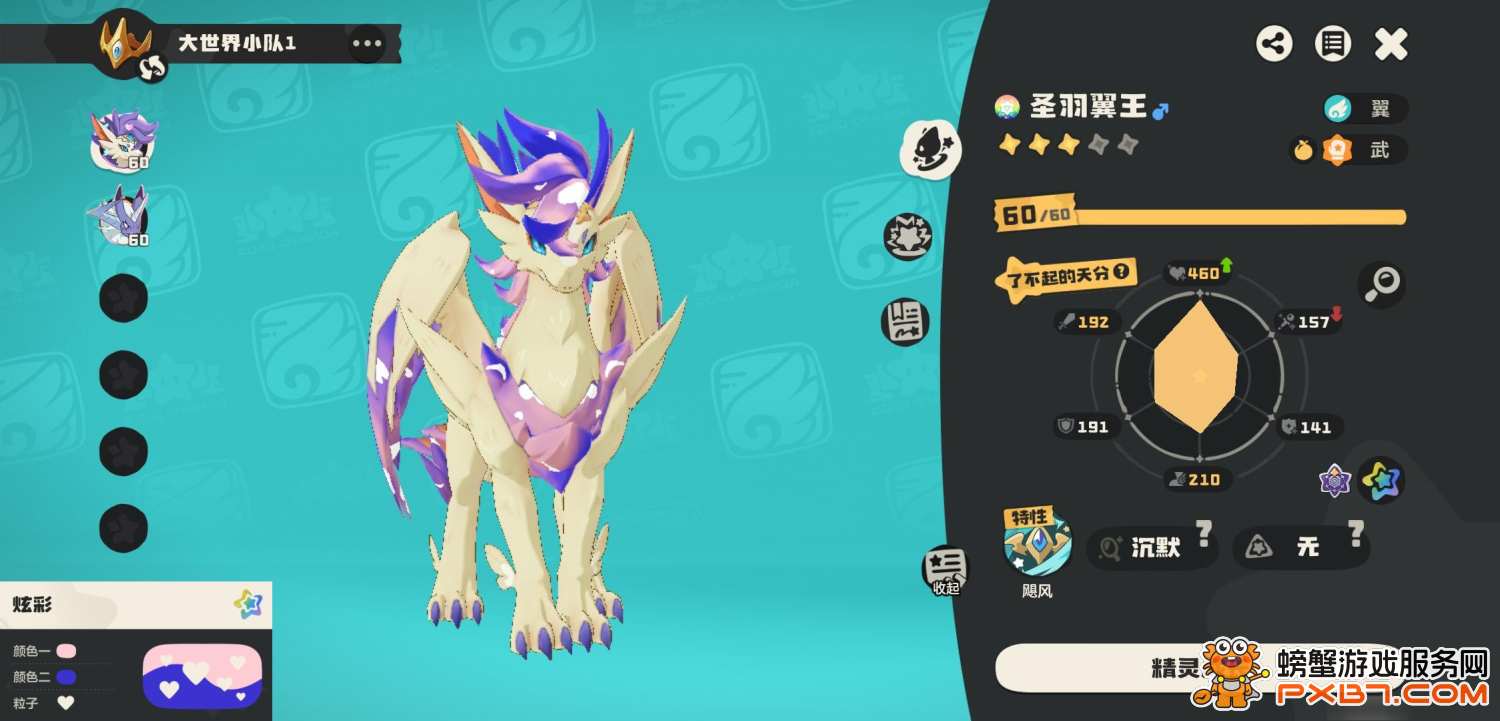The width and height of the screenshot is (1500, 721).
Task: Open team options three-dot menu
Action: point(367,43)
